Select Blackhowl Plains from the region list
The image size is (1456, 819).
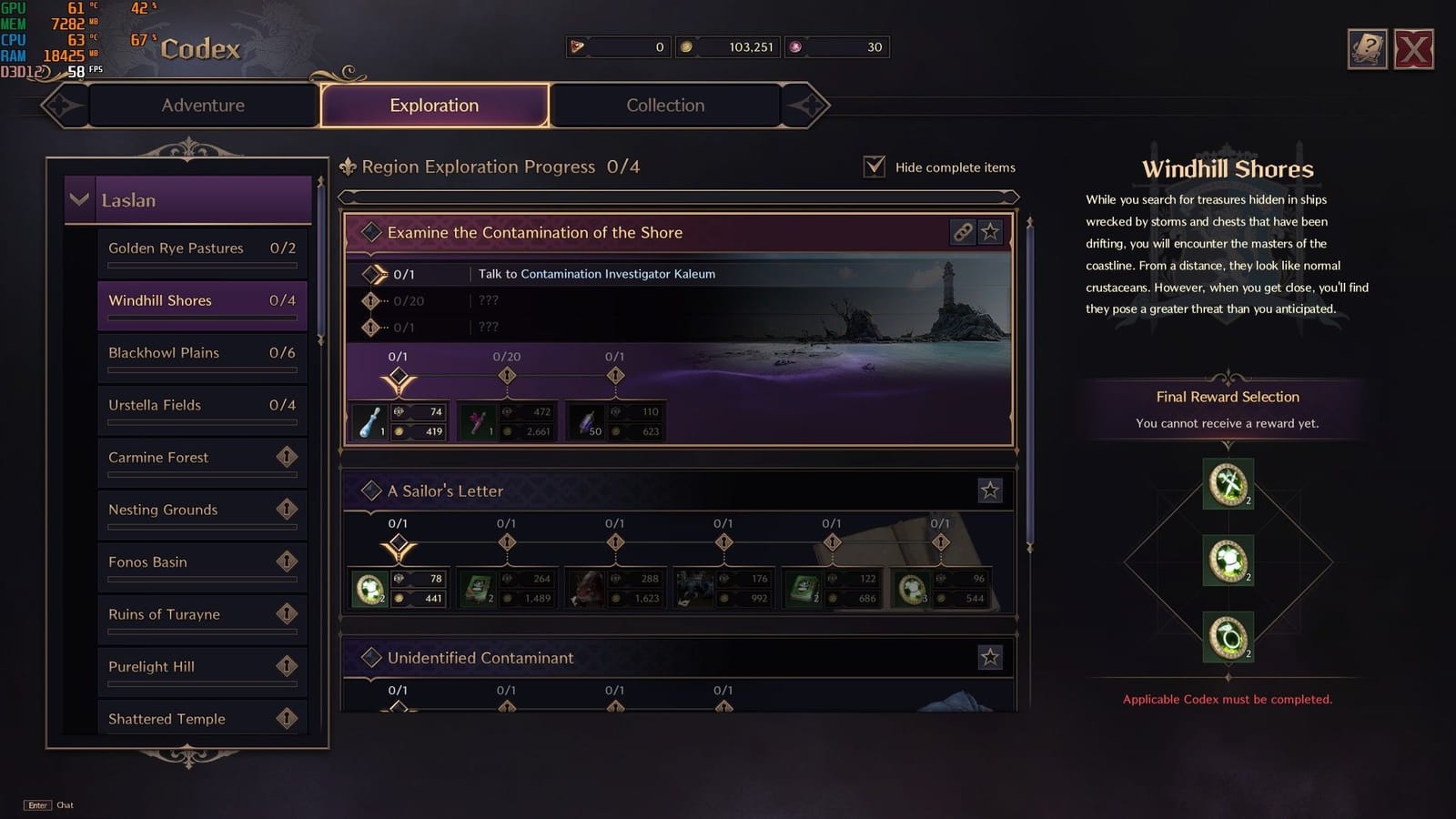[x=202, y=353]
